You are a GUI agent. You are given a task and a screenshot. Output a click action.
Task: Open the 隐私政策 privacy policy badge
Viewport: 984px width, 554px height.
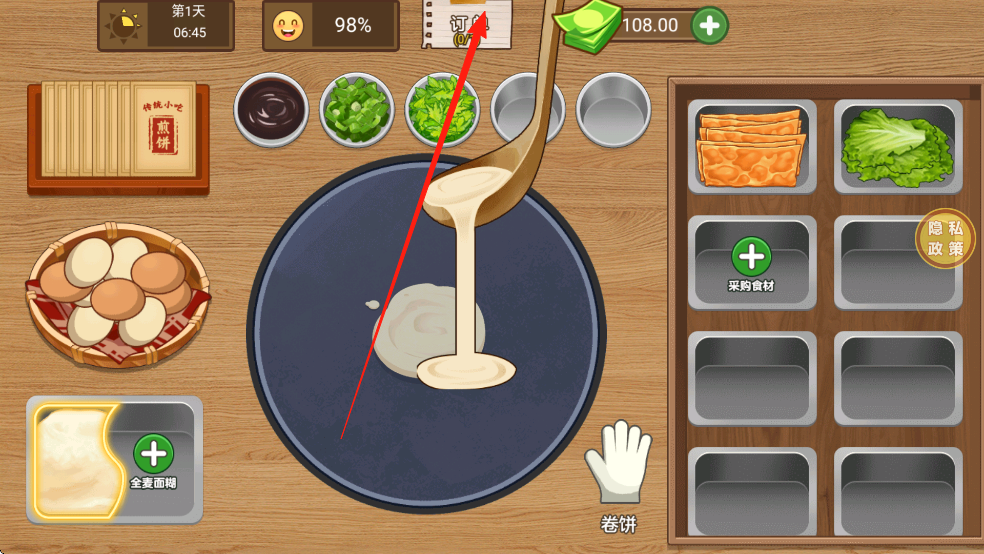click(945, 238)
